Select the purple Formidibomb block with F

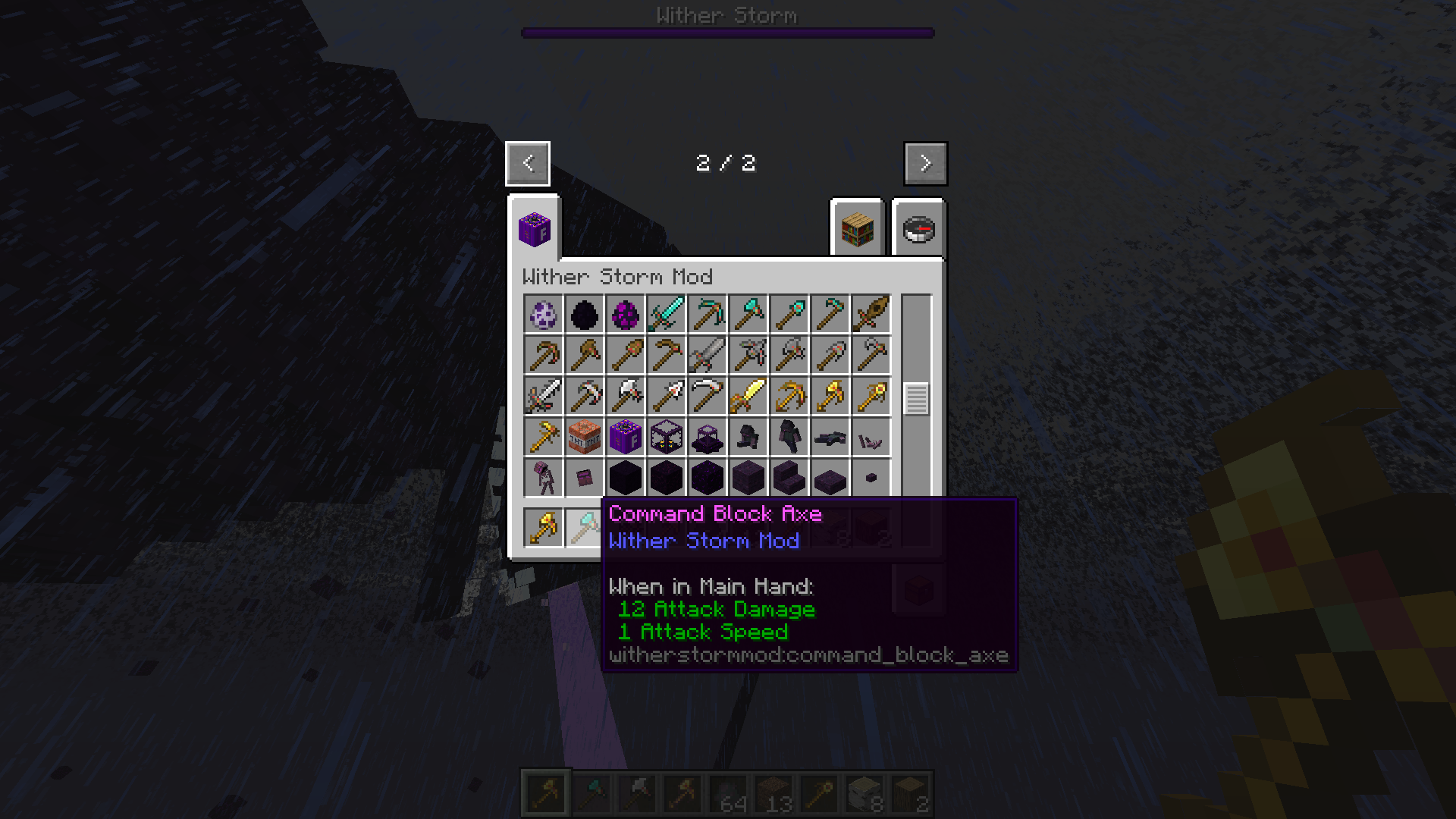pos(625,437)
